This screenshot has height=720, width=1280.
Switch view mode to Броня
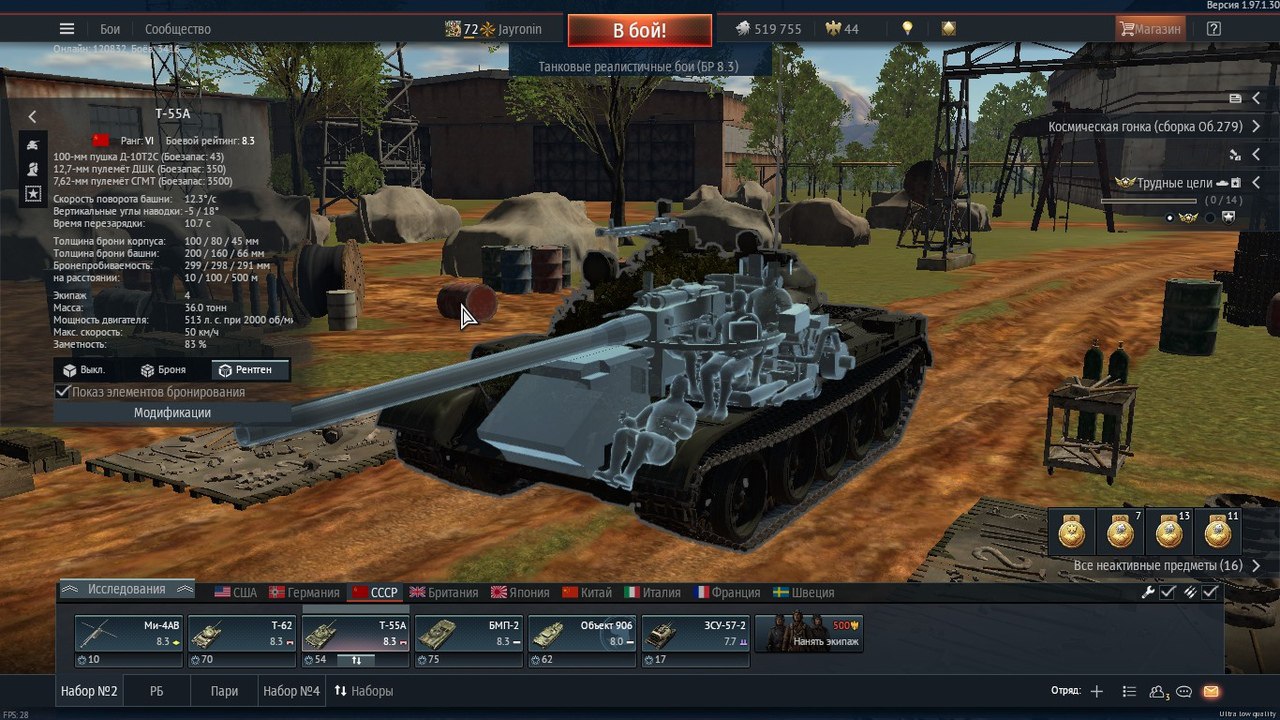tap(163, 370)
